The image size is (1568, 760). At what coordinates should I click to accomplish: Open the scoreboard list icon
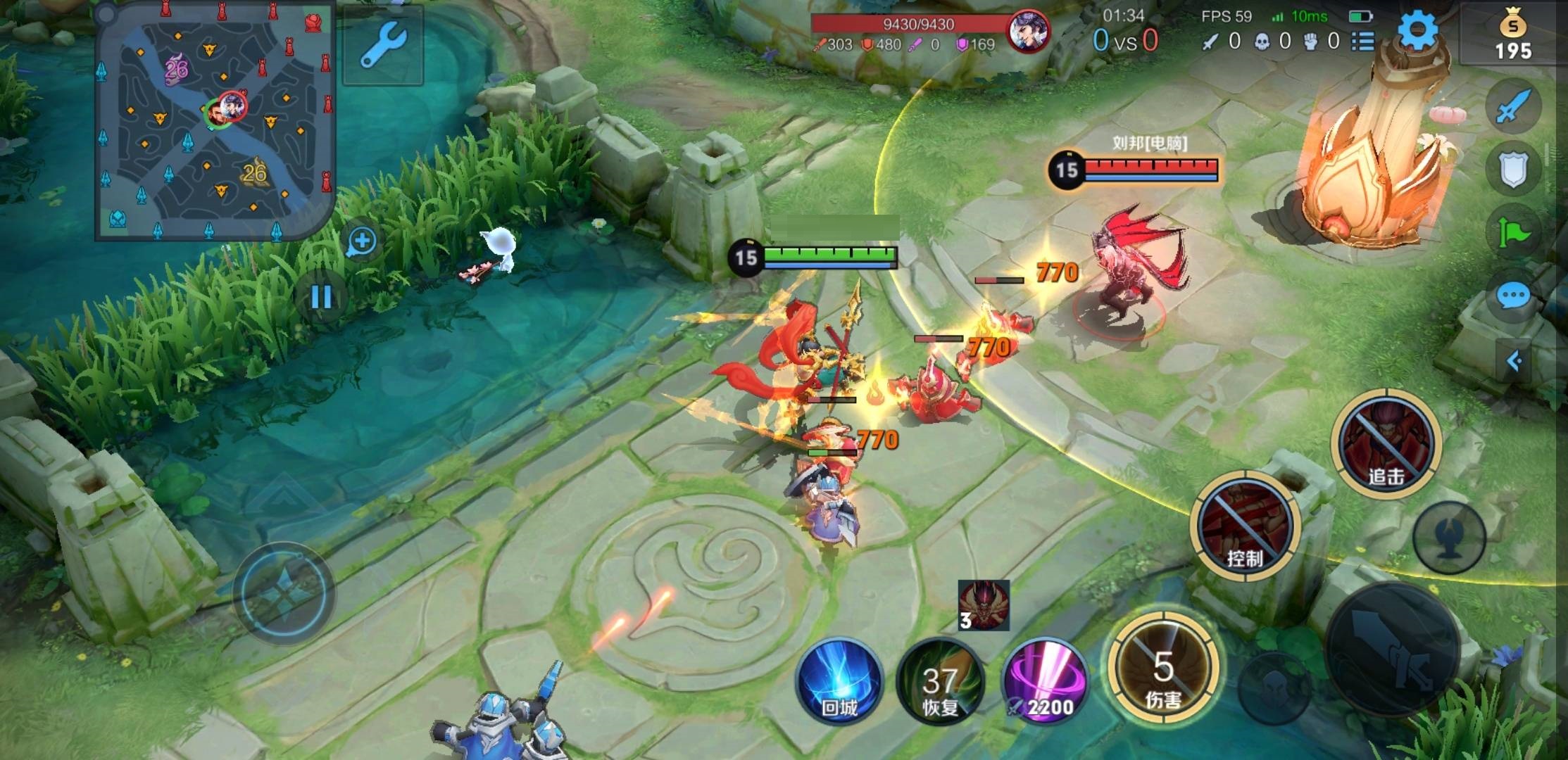coord(1363,42)
